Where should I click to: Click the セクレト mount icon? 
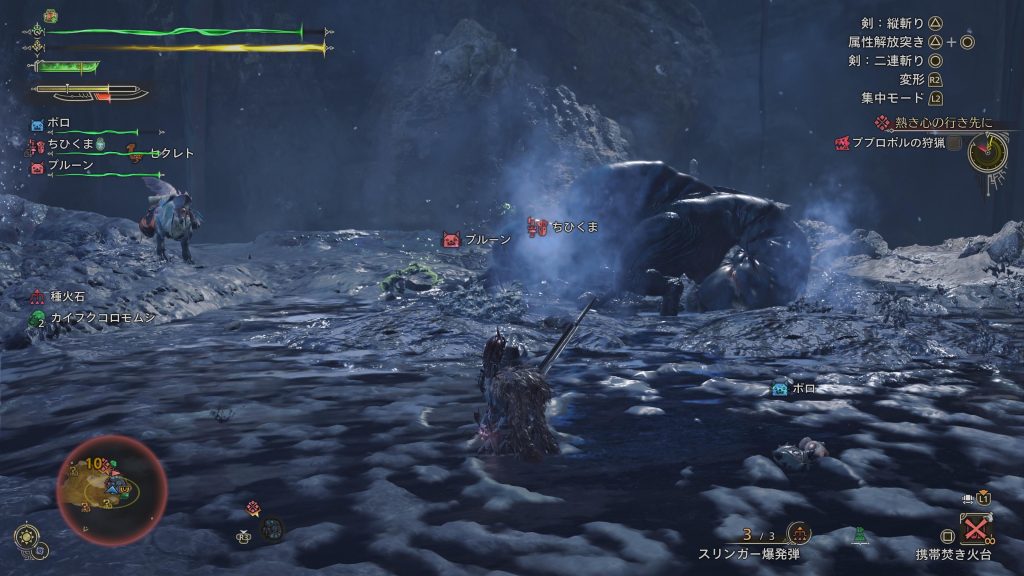132,152
